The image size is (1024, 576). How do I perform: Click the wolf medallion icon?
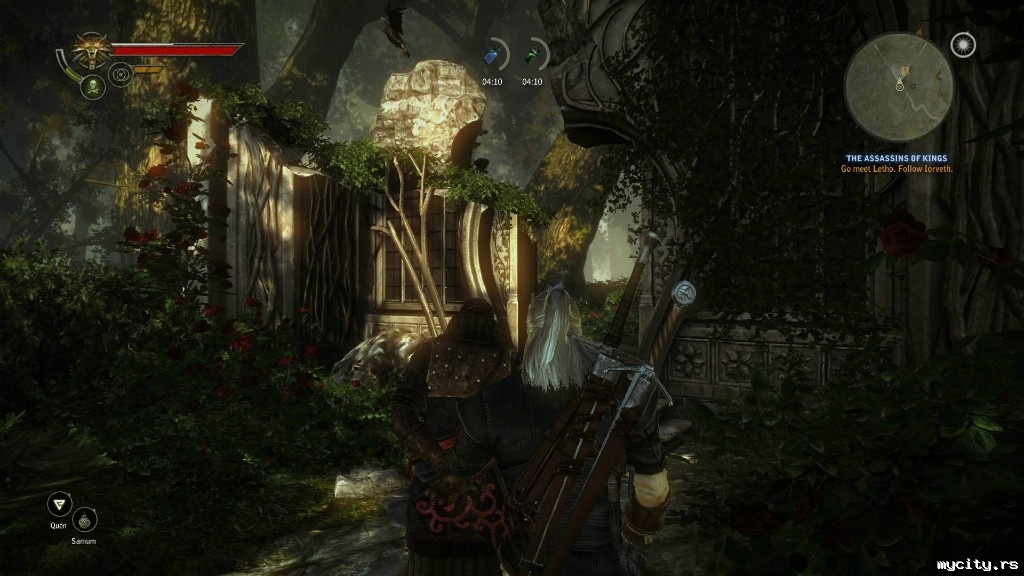pos(91,50)
